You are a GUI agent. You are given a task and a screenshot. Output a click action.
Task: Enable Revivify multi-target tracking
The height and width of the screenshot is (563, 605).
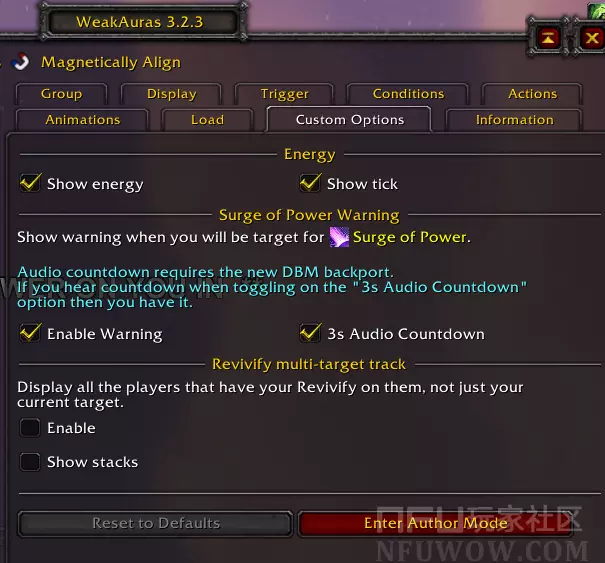click(x=31, y=428)
